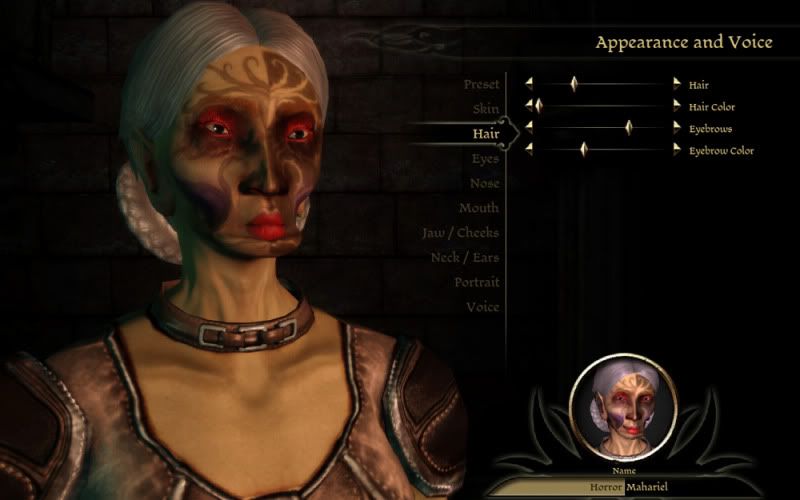
Task: Select the round character portrait
Action: click(622, 405)
